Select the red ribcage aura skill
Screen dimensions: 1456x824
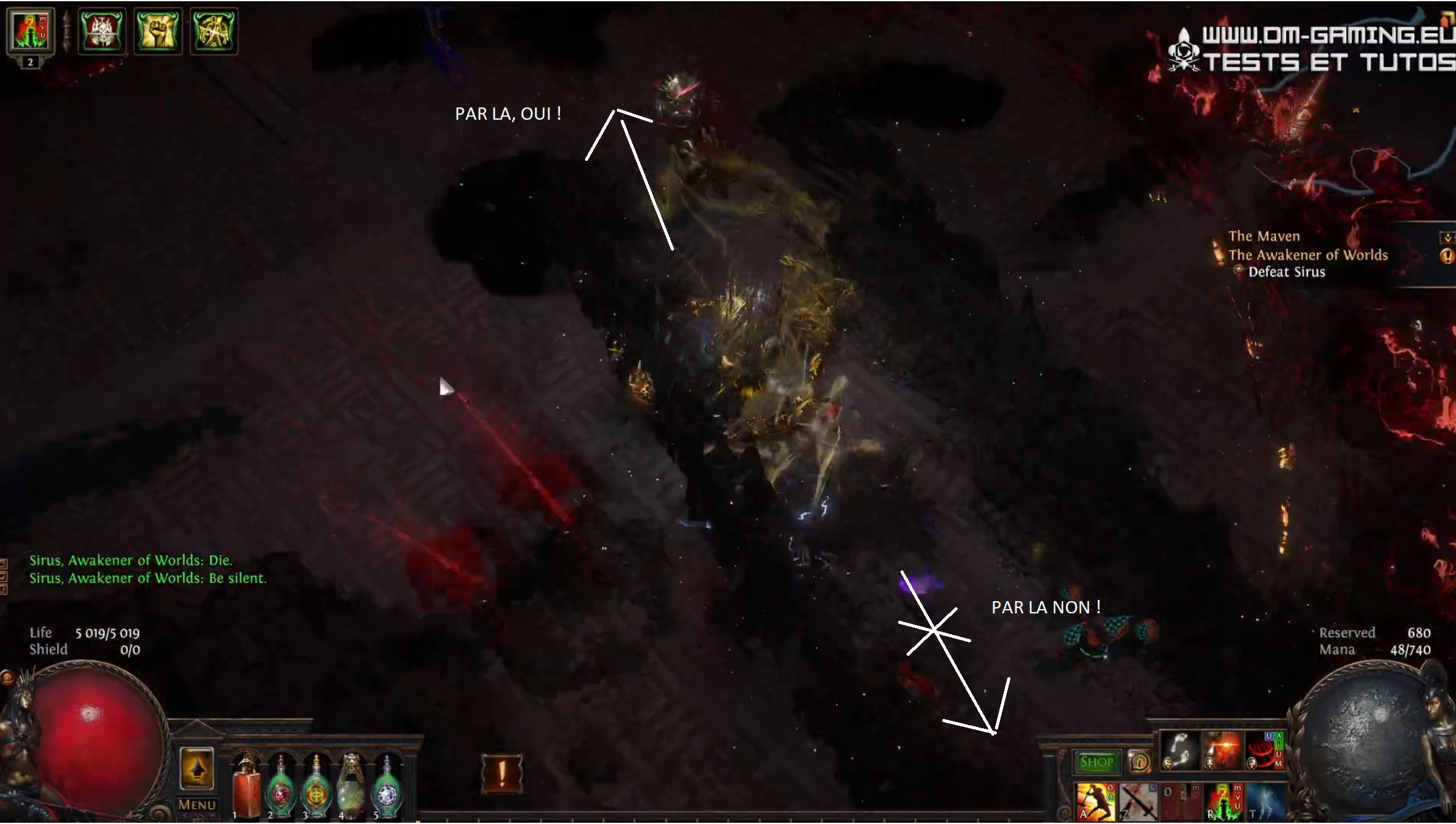coord(1263,750)
